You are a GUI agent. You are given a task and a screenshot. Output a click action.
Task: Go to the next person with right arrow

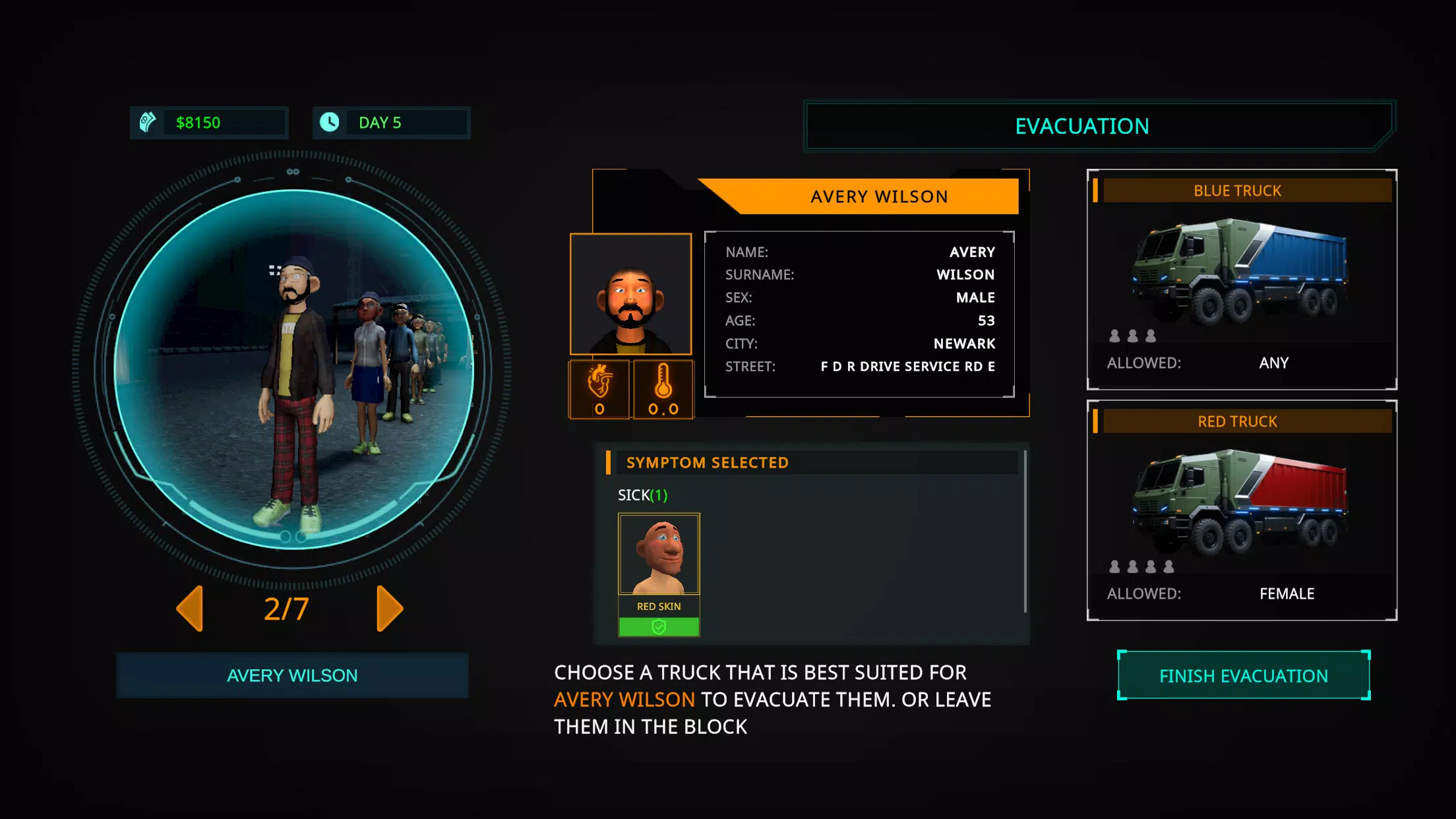click(389, 608)
